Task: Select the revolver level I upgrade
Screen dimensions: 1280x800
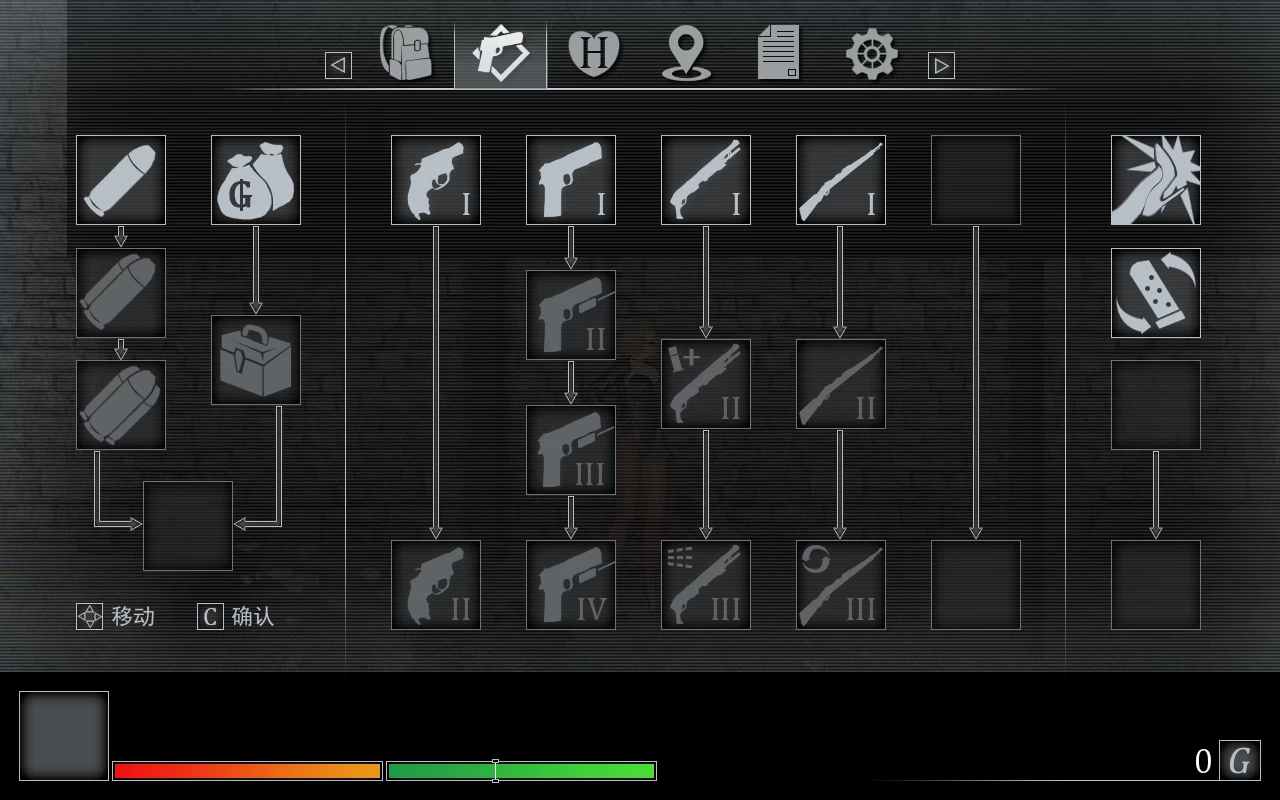Action: [436, 180]
